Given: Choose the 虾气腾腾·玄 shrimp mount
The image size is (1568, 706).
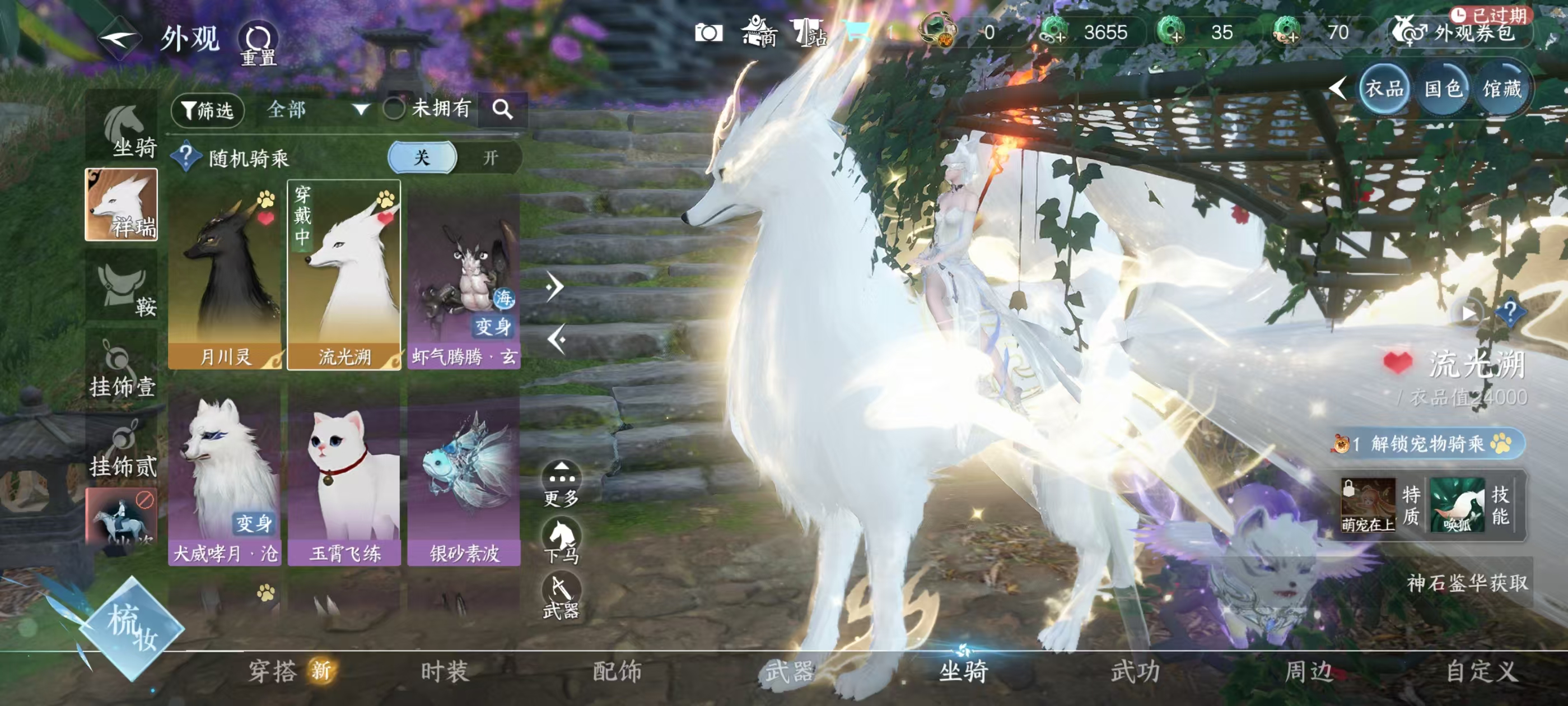Looking at the screenshot, I should [464, 275].
